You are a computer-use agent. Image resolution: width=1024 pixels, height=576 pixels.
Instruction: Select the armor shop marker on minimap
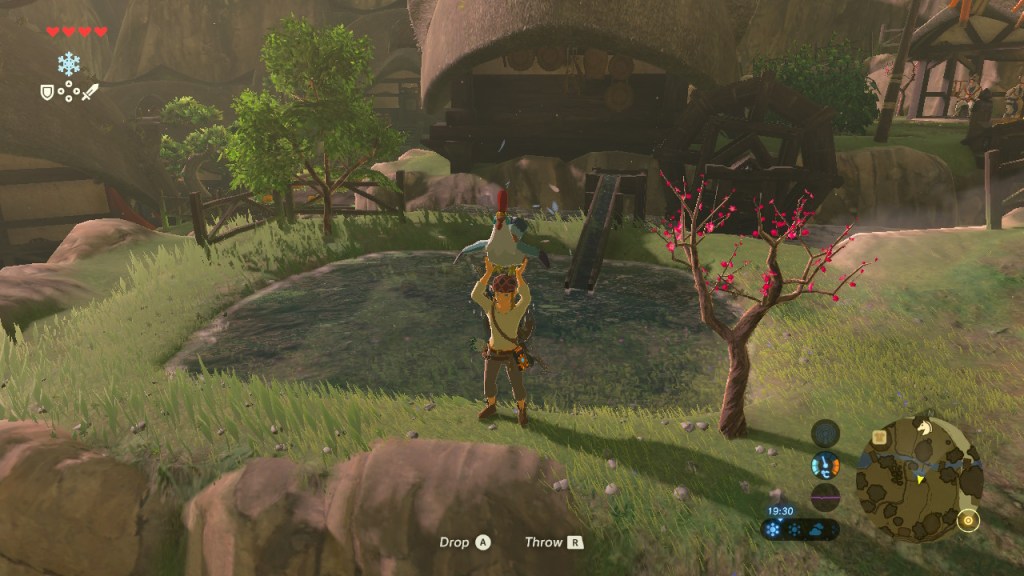click(x=879, y=436)
